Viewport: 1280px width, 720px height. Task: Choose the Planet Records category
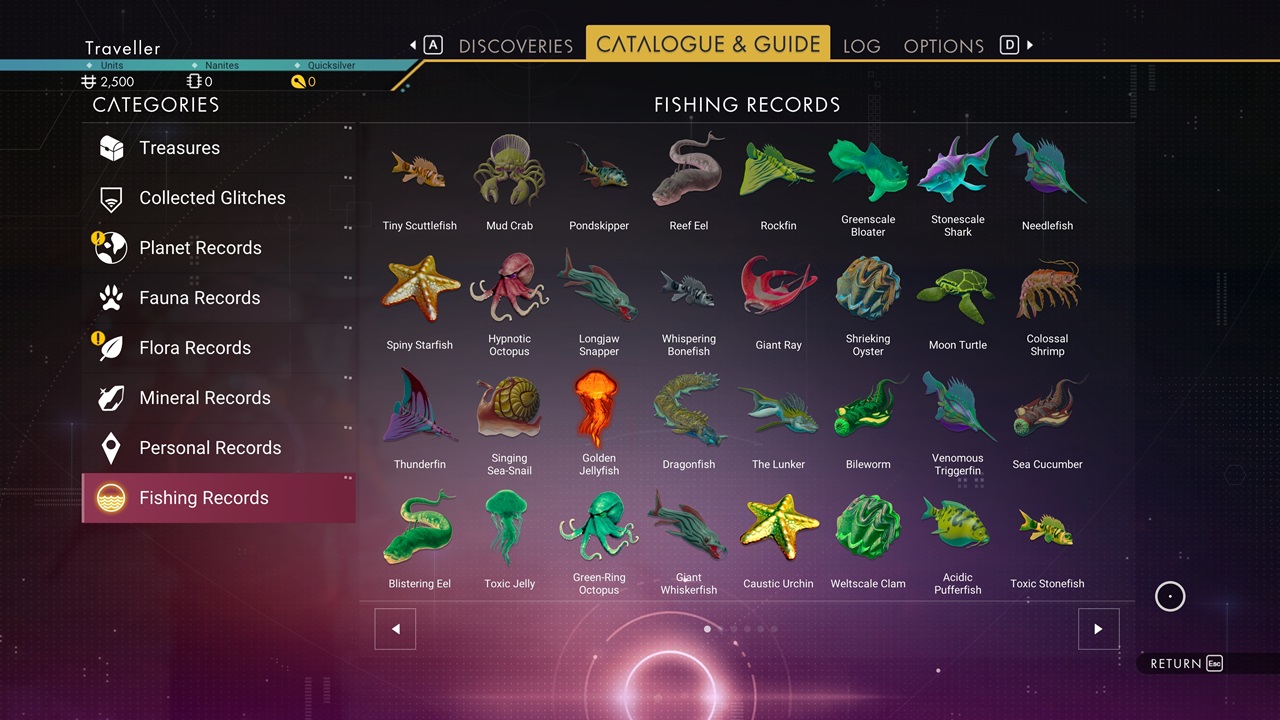[x=200, y=248]
